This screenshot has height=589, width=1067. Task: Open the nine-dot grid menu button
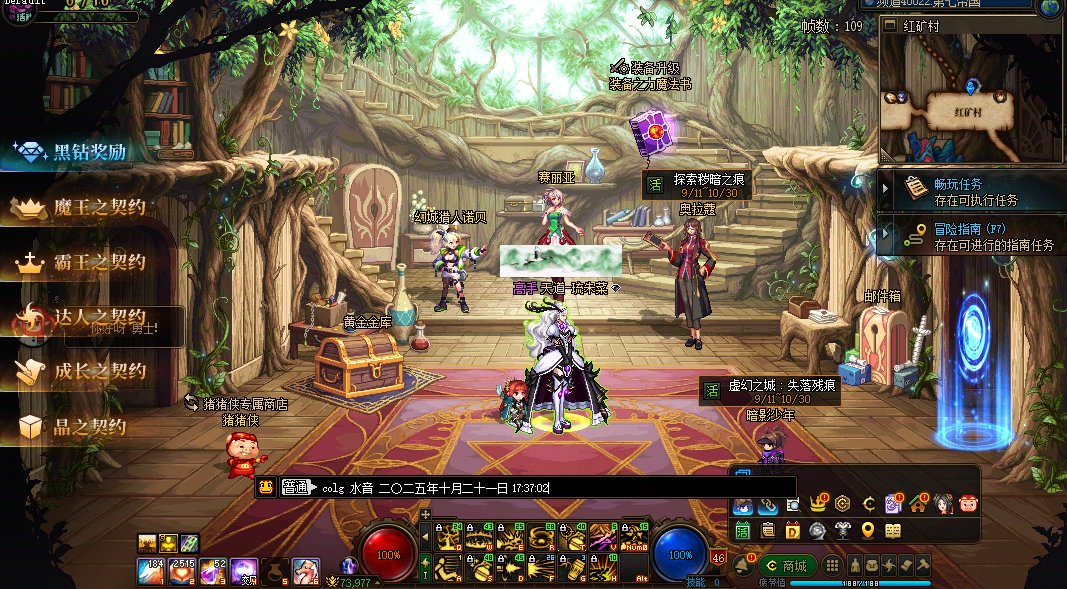point(831,565)
